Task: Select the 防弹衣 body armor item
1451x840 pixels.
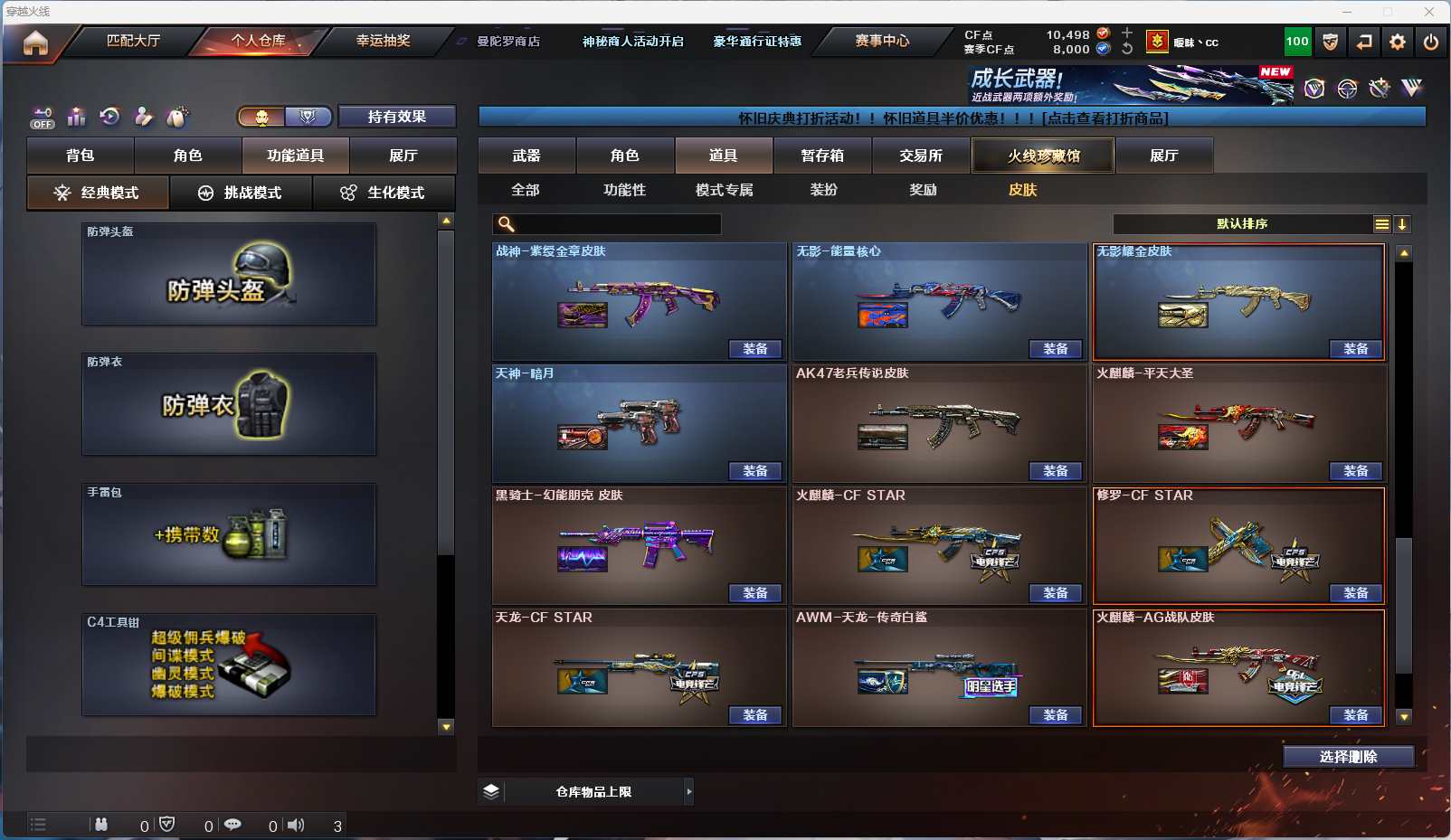Action: pyautogui.click(x=229, y=404)
